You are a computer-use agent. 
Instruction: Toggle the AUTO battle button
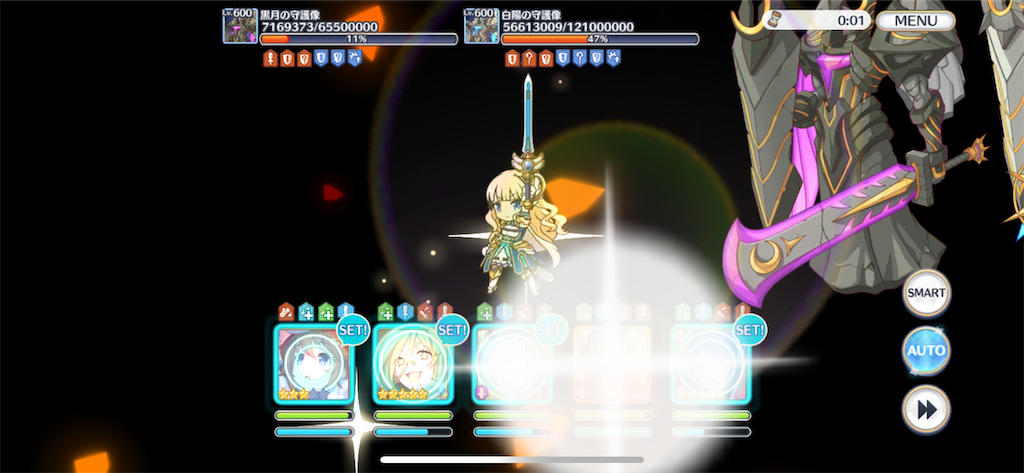[x=926, y=351]
